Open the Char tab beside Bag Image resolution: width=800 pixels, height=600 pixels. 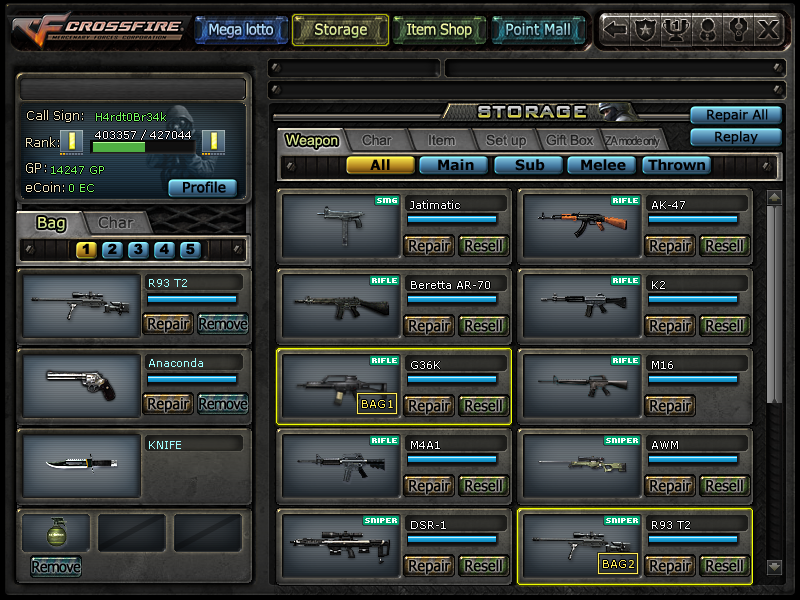click(x=116, y=223)
